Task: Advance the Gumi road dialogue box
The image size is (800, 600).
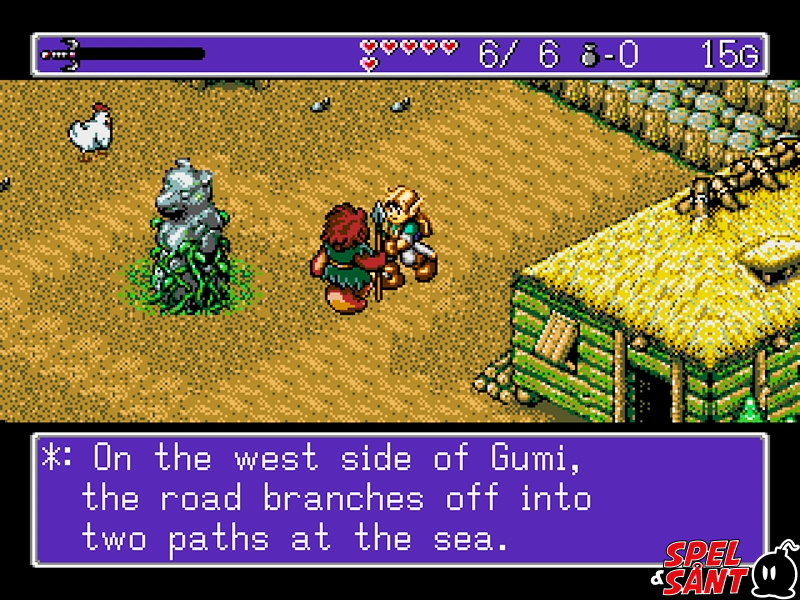Action: click(398, 499)
